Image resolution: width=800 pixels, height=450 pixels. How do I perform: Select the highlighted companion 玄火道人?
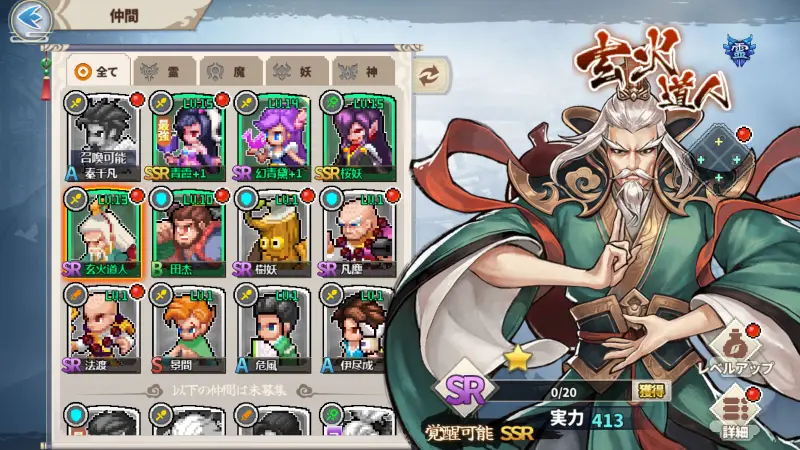102,233
